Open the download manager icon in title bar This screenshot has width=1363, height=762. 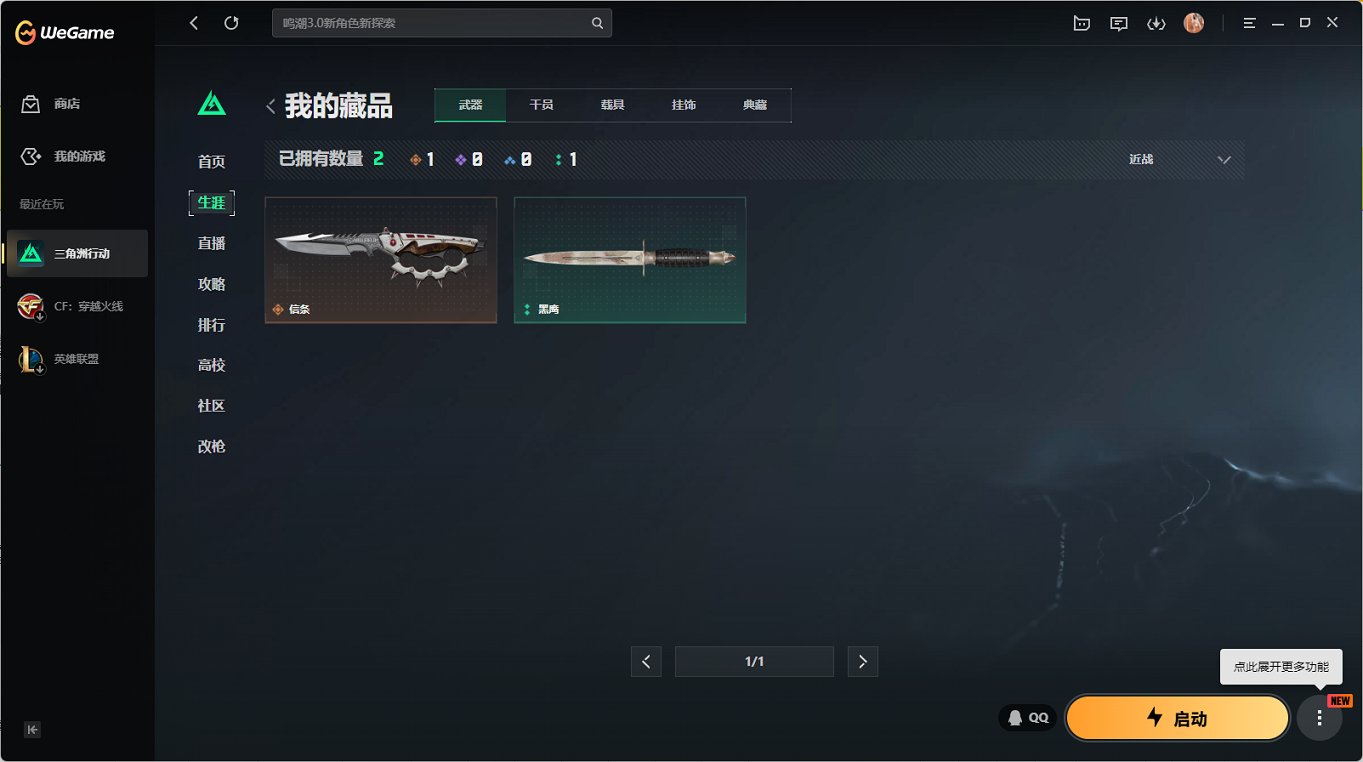tap(1156, 22)
